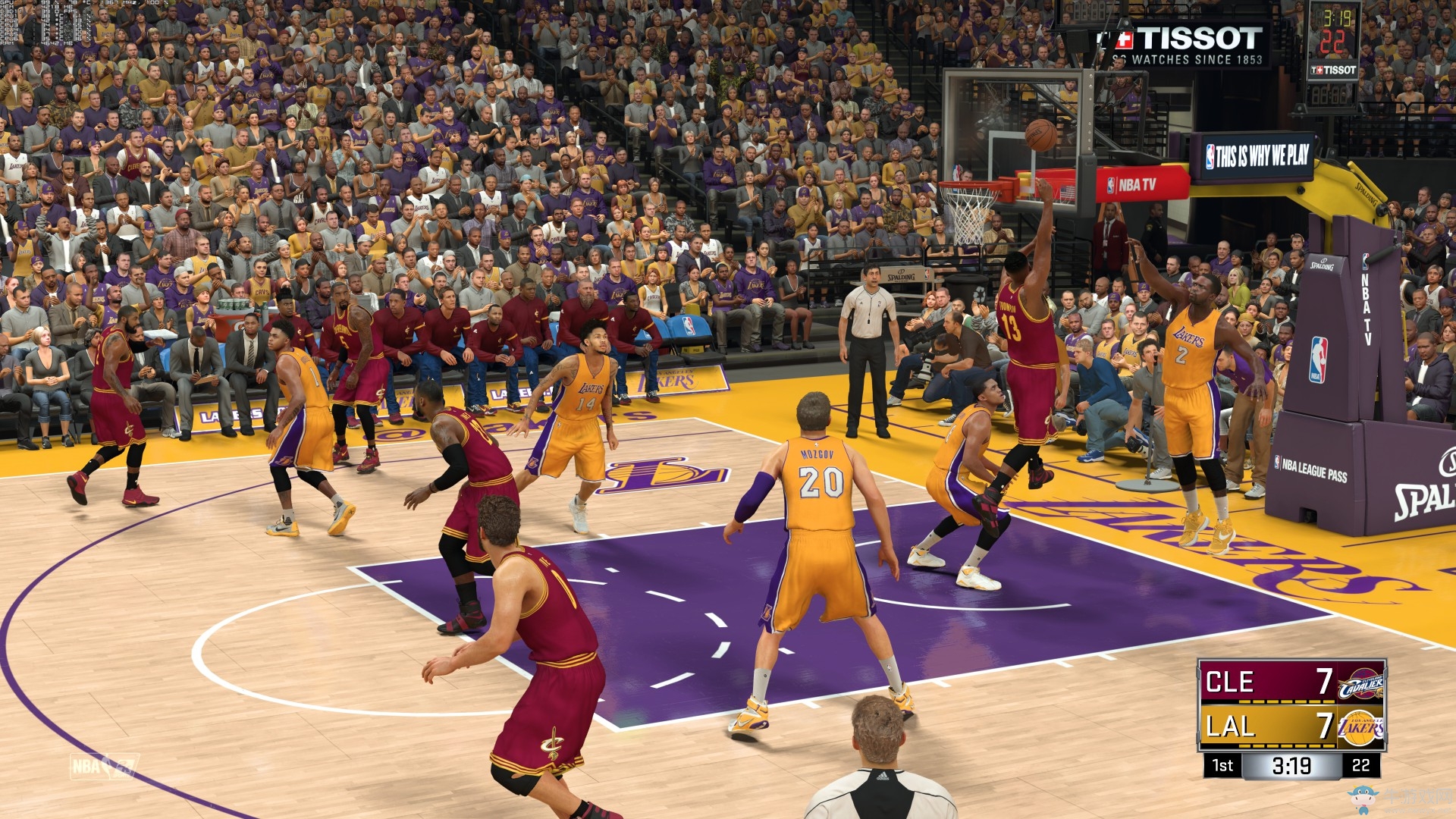The image size is (1456, 819).
Task: Select the 1st quarter indicator on the scoreboard
Action: (x=1223, y=765)
